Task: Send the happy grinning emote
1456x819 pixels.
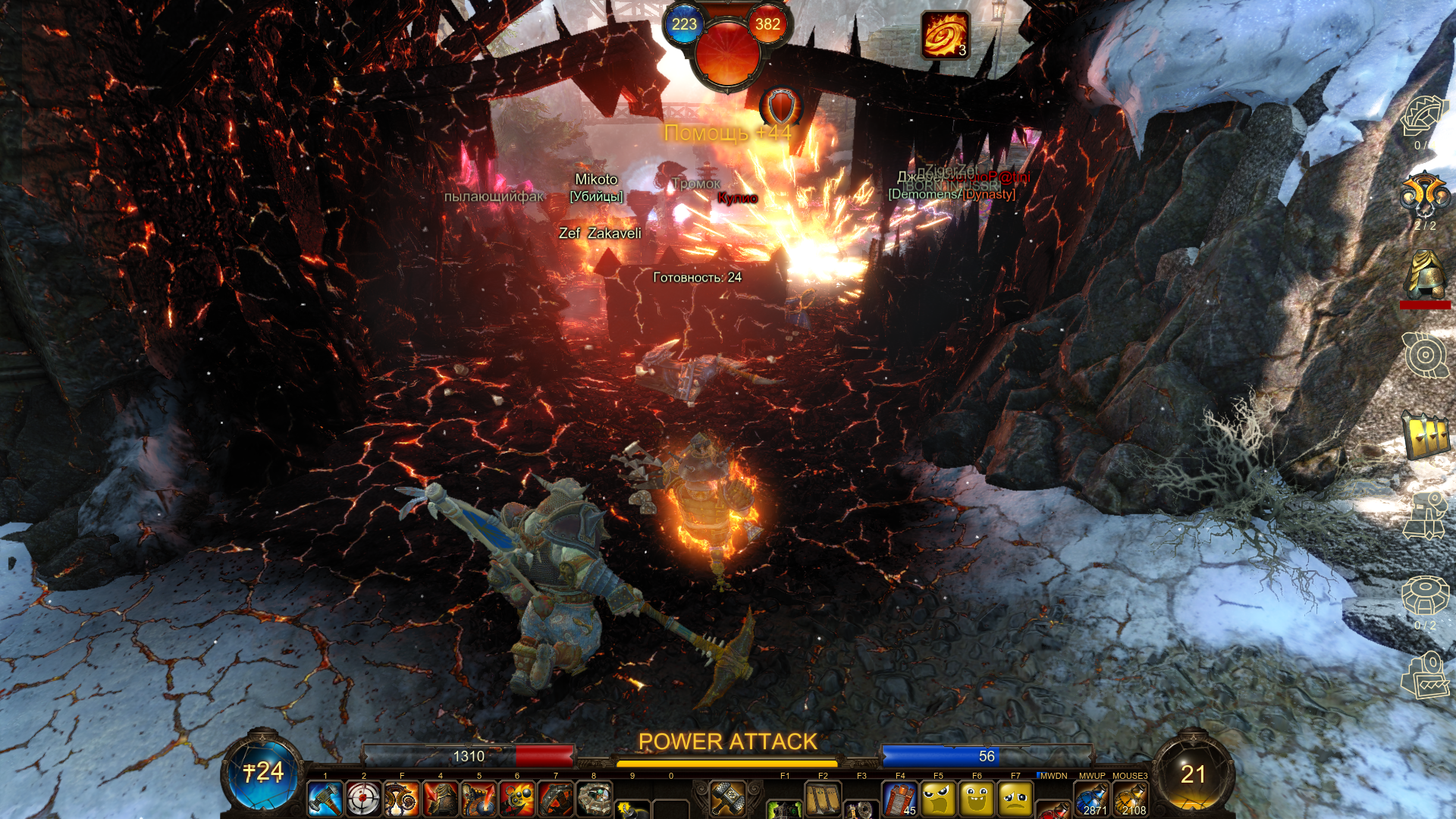Action: coord(977,799)
